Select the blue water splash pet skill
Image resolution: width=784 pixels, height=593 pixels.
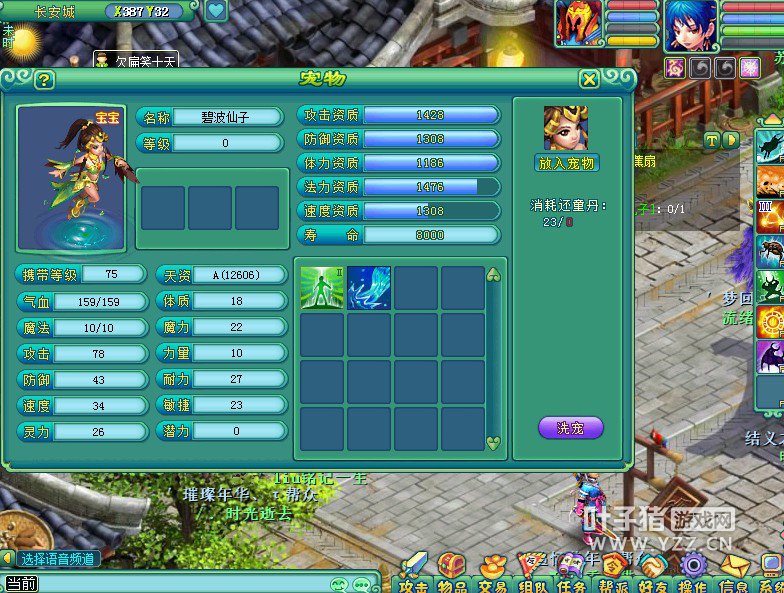tap(369, 288)
